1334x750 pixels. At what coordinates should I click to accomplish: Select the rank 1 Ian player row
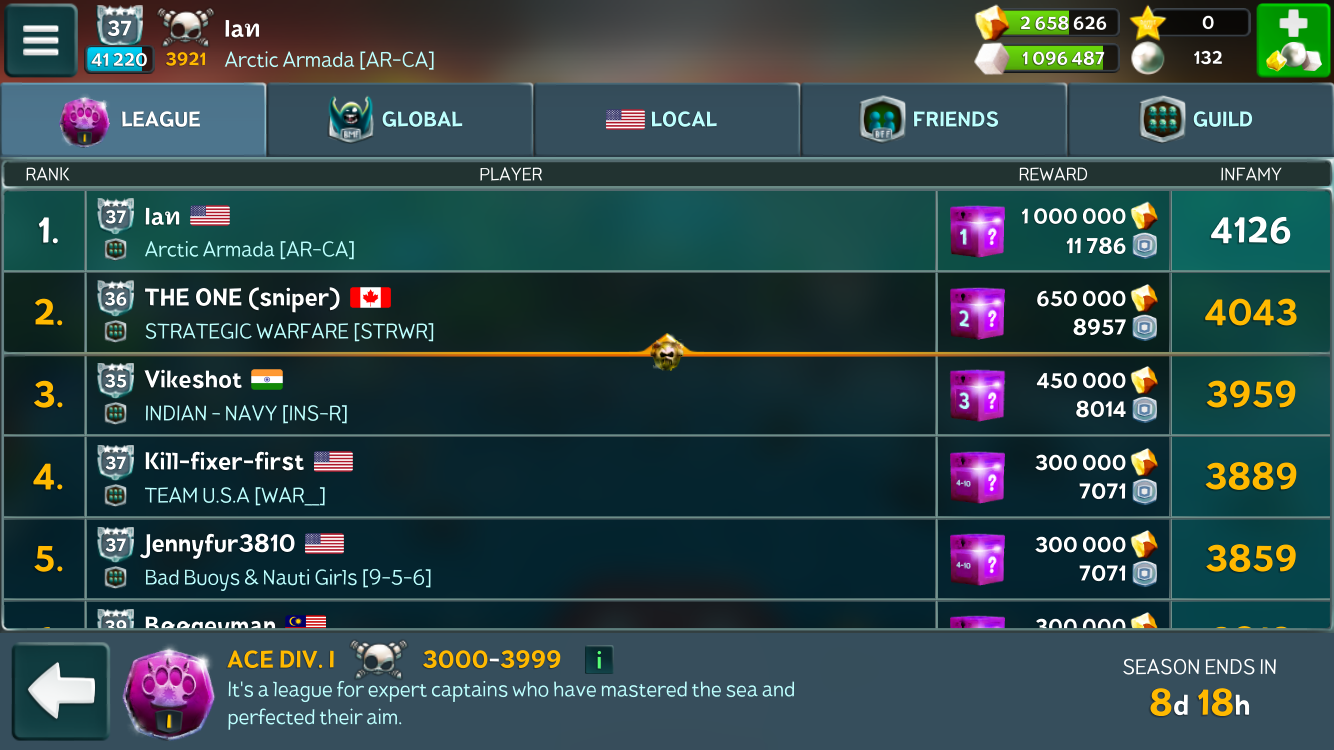point(510,231)
